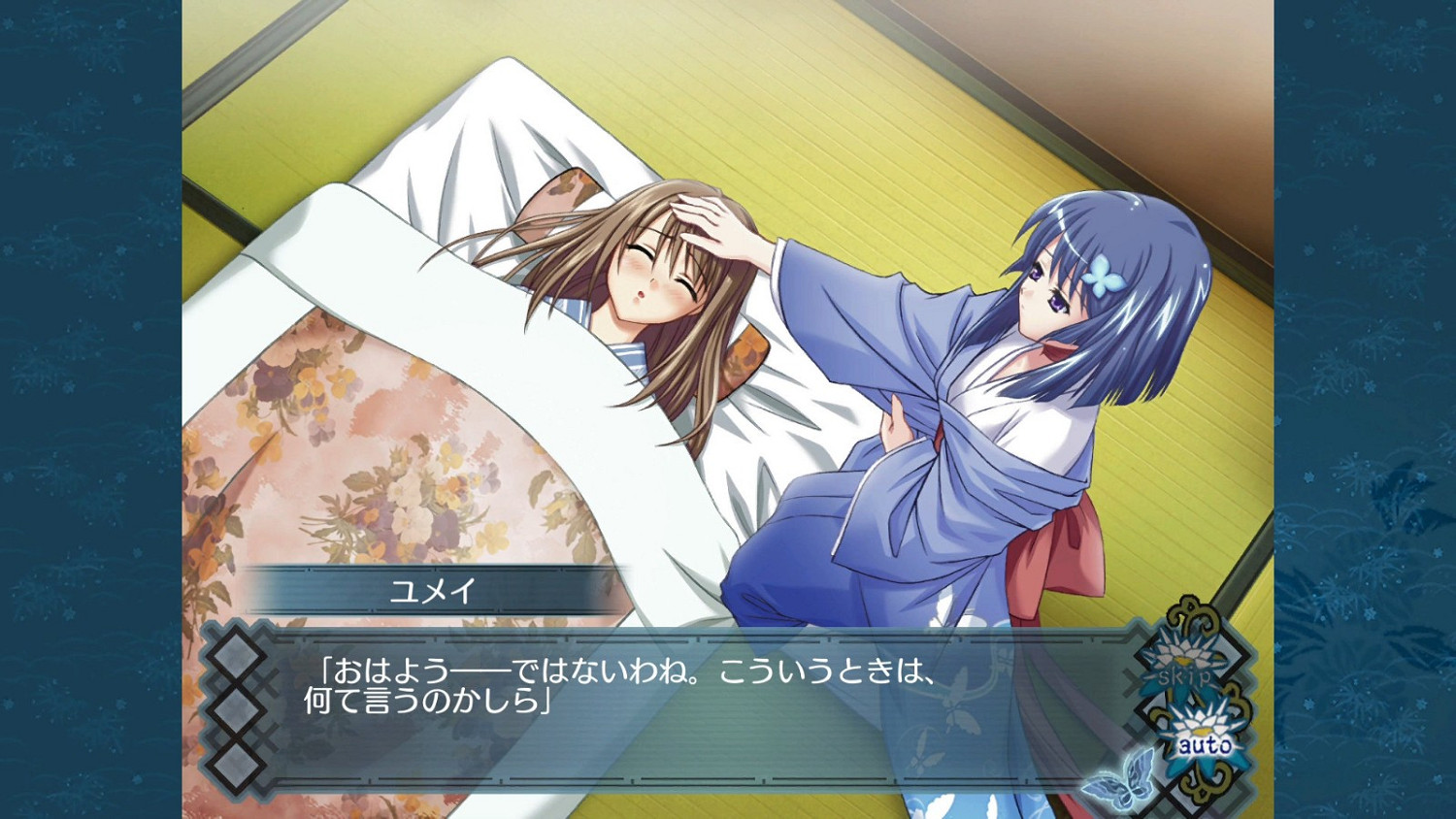This screenshot has height=819, width=1456.
Task: Click the dialogue window header bar
Action: 679,640
